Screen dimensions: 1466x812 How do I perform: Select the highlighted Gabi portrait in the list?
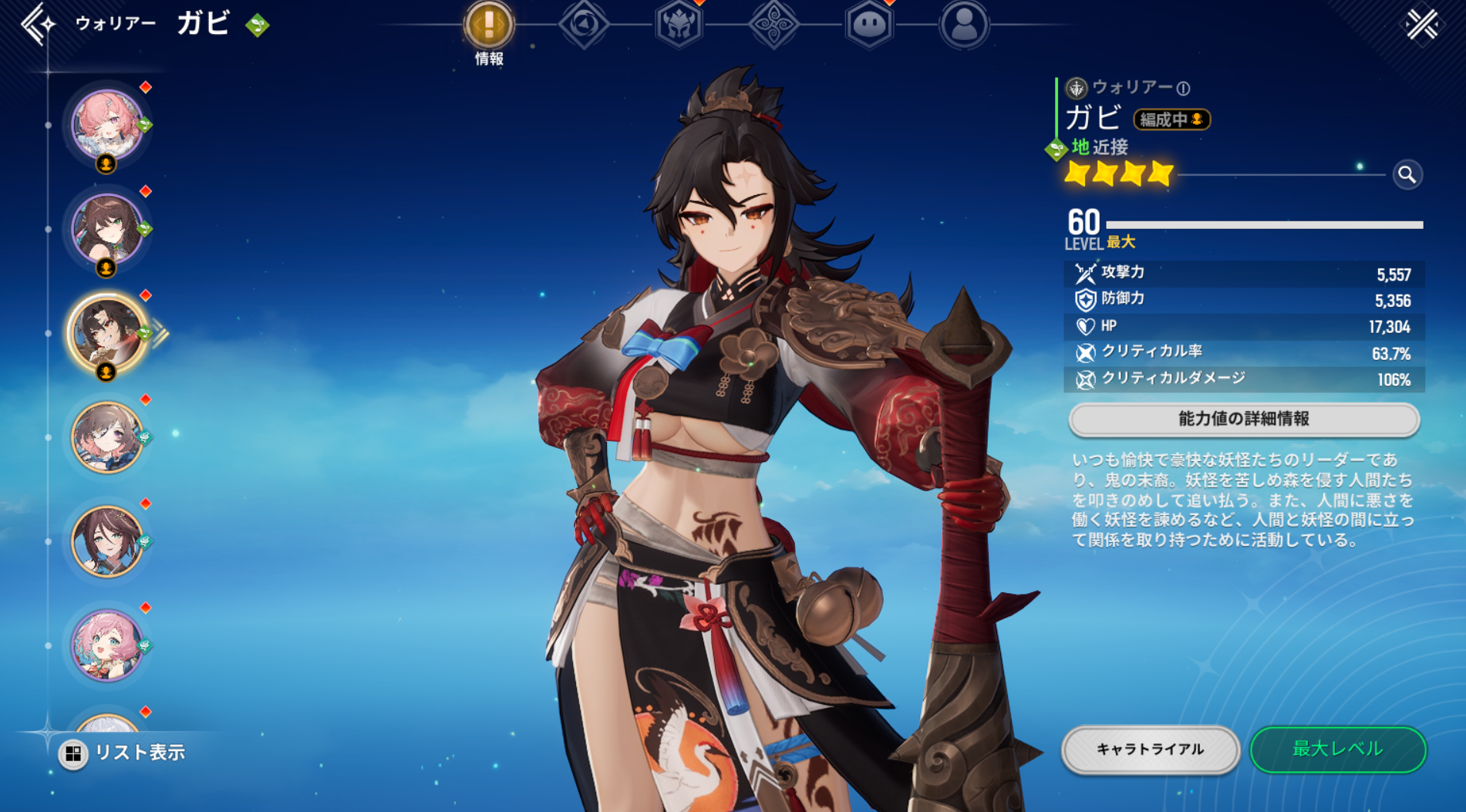[107, 333]
